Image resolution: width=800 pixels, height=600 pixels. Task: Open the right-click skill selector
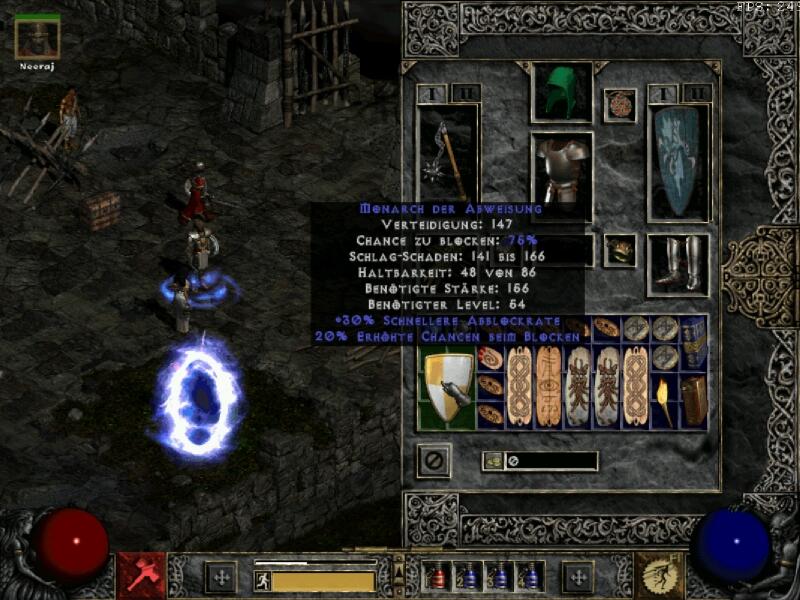pyautogui.click(x=660, y=575)
